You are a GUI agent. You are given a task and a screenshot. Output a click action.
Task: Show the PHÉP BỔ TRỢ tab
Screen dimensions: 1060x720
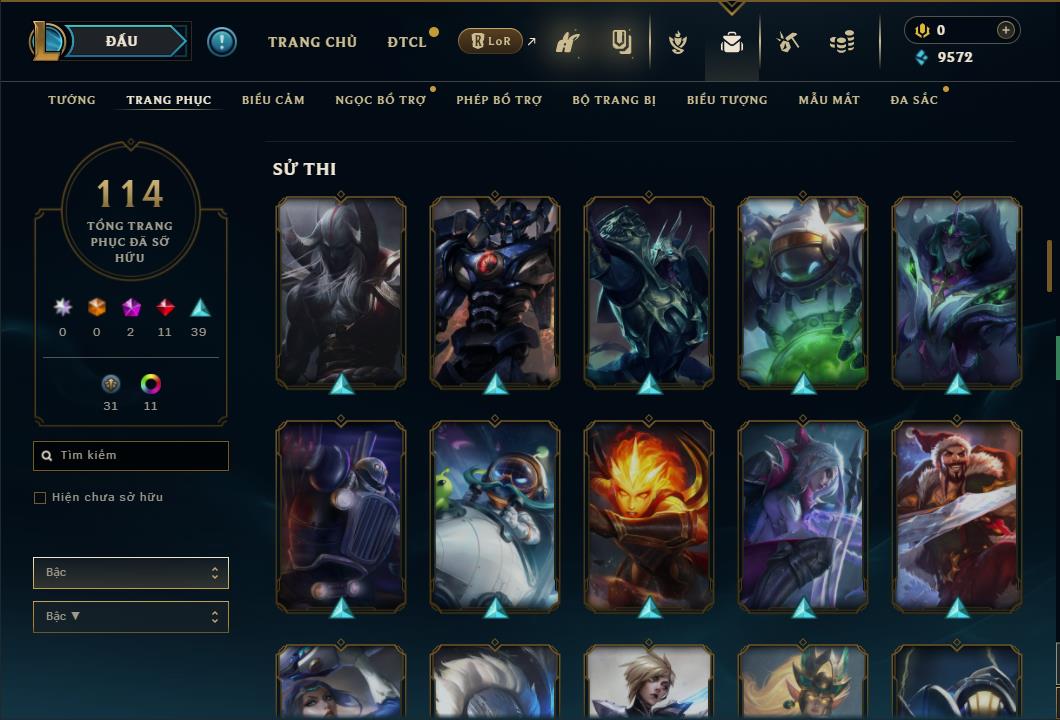pyautogui.click(x=499, y=100)
